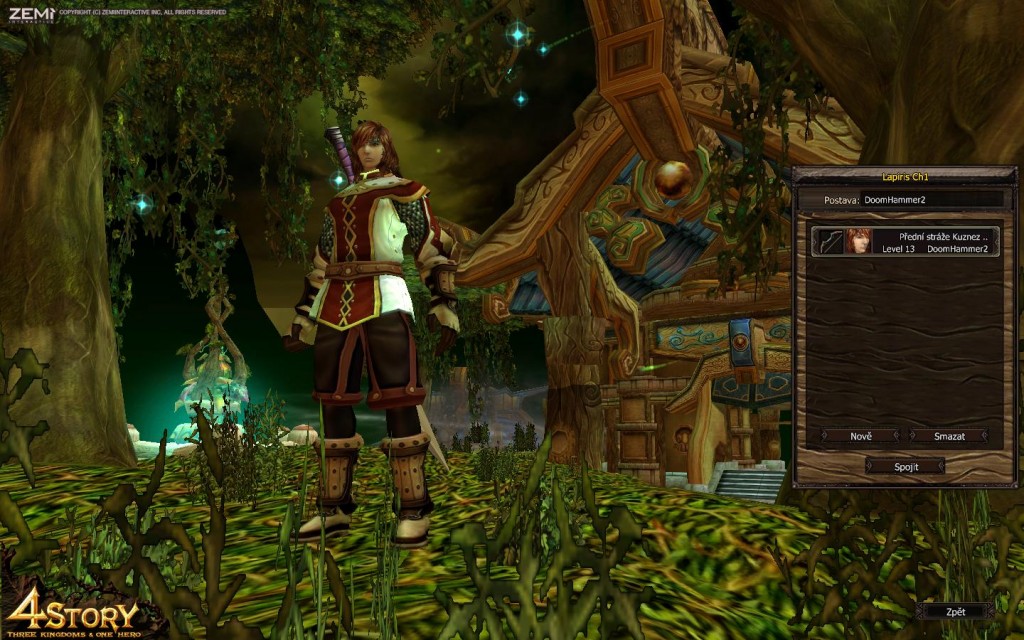Image resolution: width=1024 pixels, height=640 pixels.
Task: Go back using the Zpět button
Action: click(x=955, y=611)
